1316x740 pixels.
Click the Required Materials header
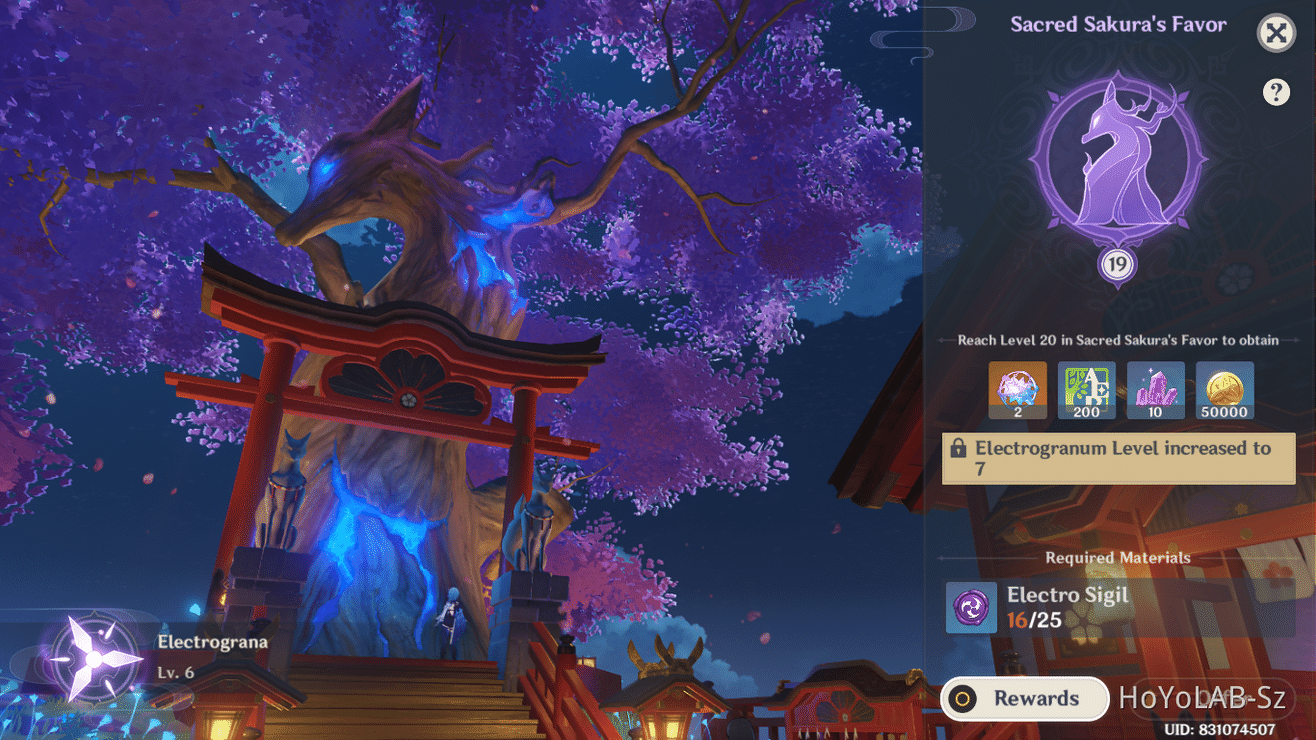(x=1117, y=558)
